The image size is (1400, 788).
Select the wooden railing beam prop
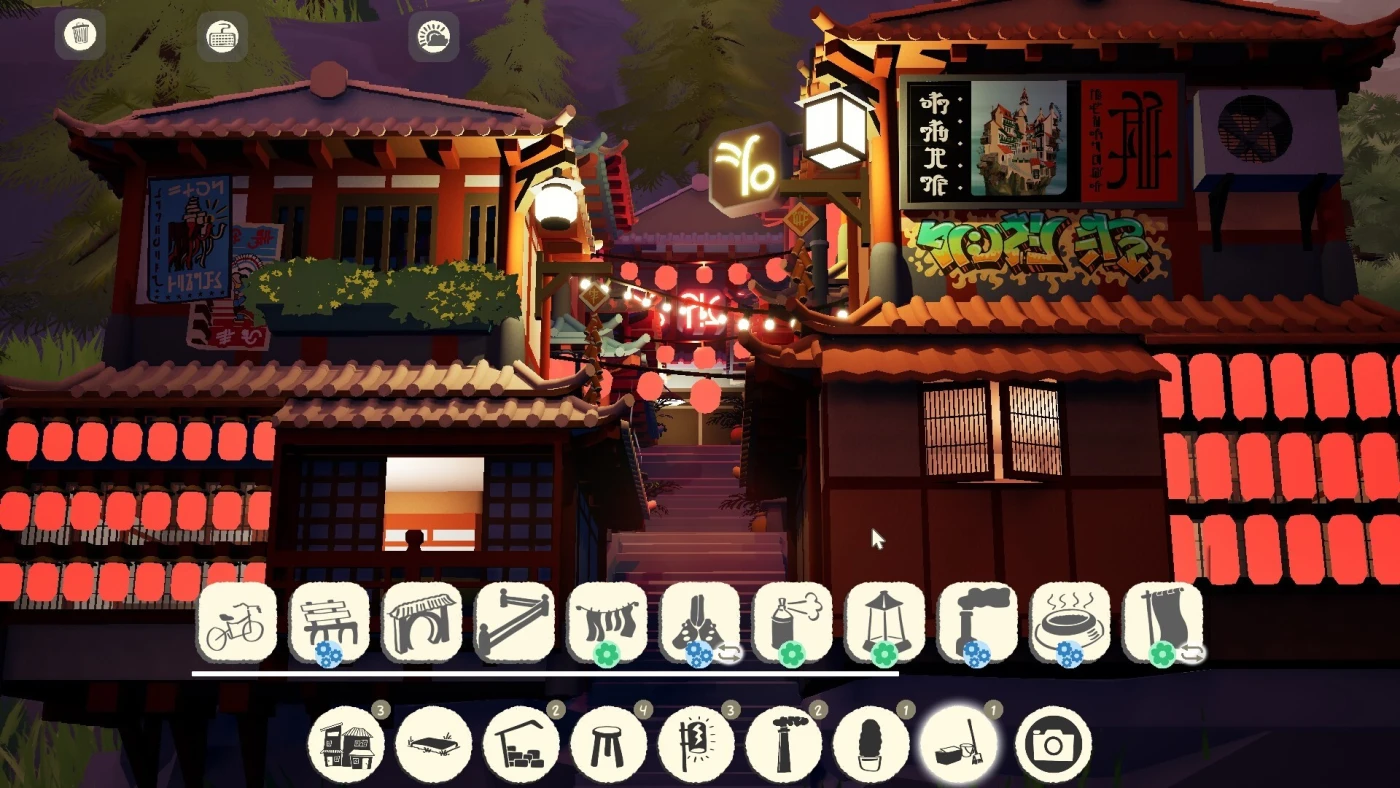click(514, 623)
